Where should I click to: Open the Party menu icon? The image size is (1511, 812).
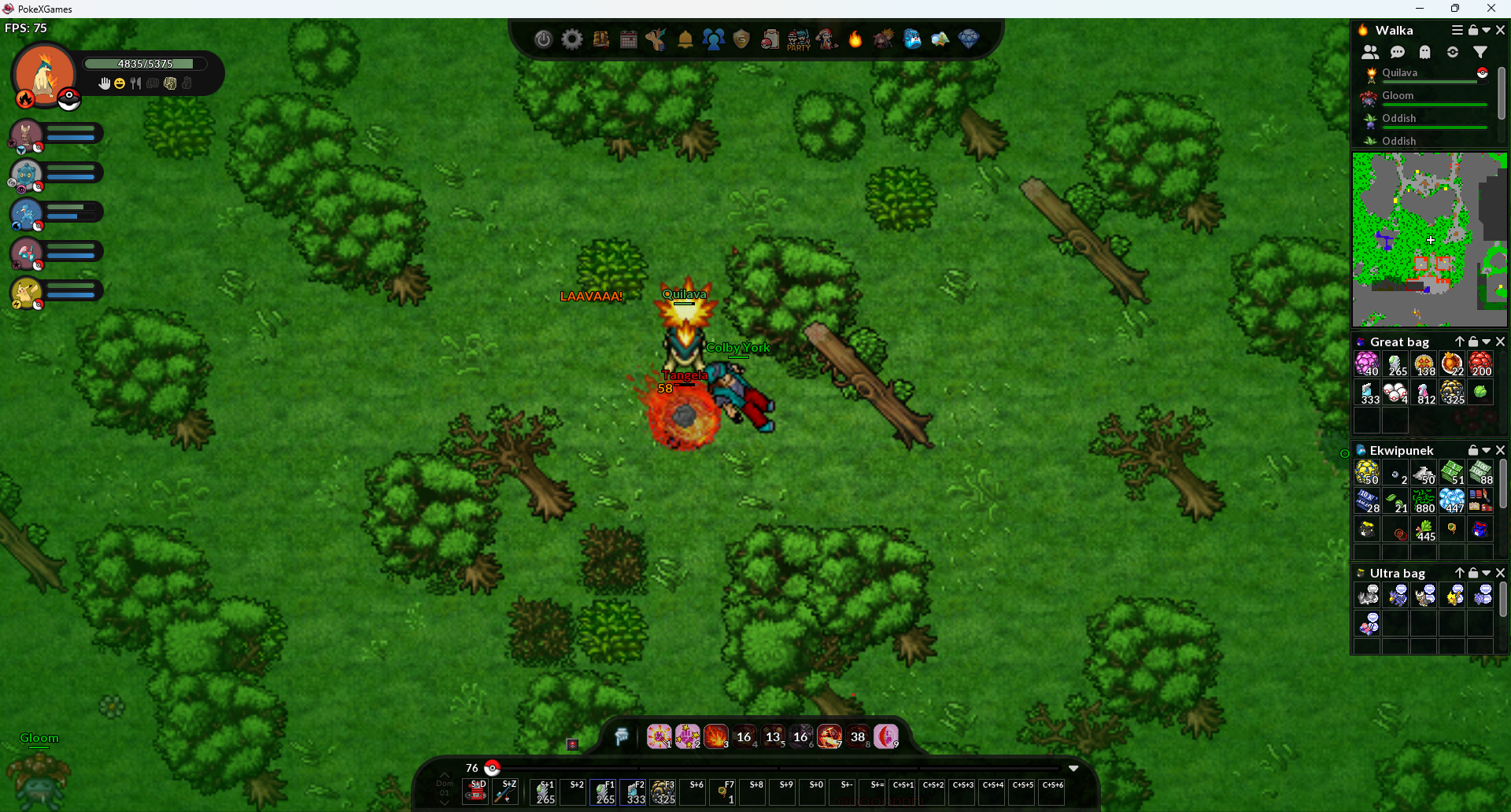tap(798, 39)
